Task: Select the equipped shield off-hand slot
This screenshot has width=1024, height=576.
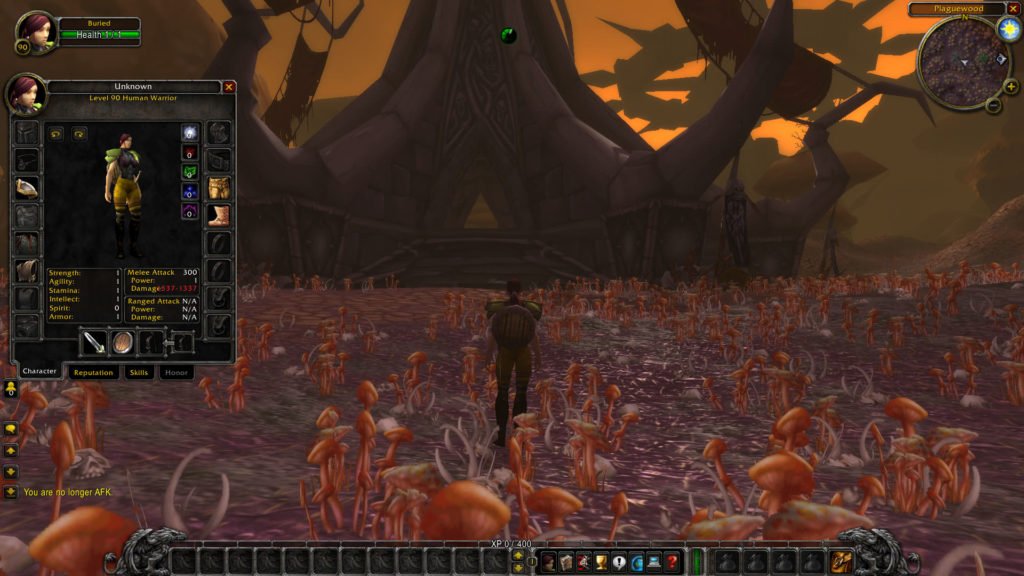Action: point(122,342)
